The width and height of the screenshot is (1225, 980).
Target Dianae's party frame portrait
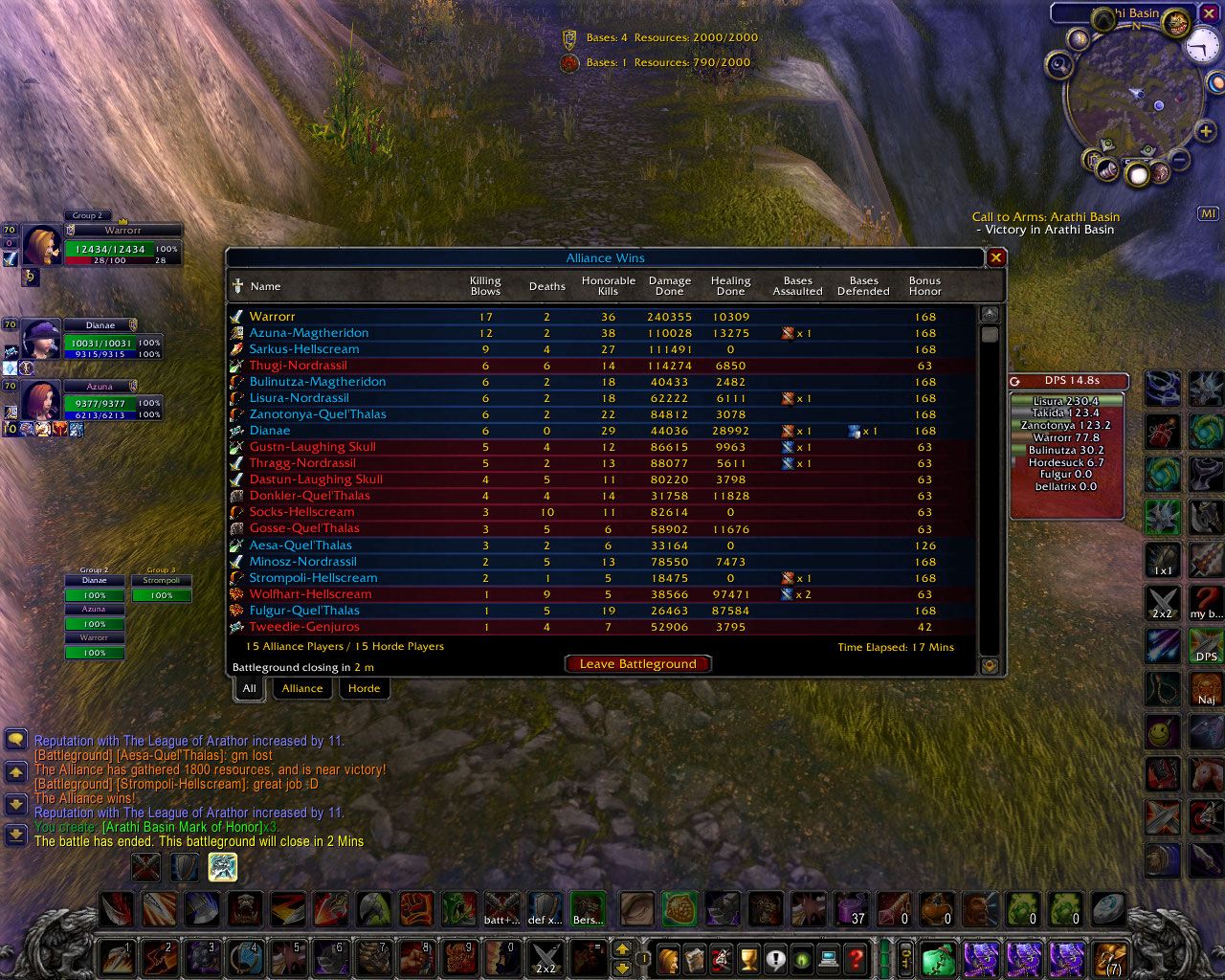click(41, 341)
